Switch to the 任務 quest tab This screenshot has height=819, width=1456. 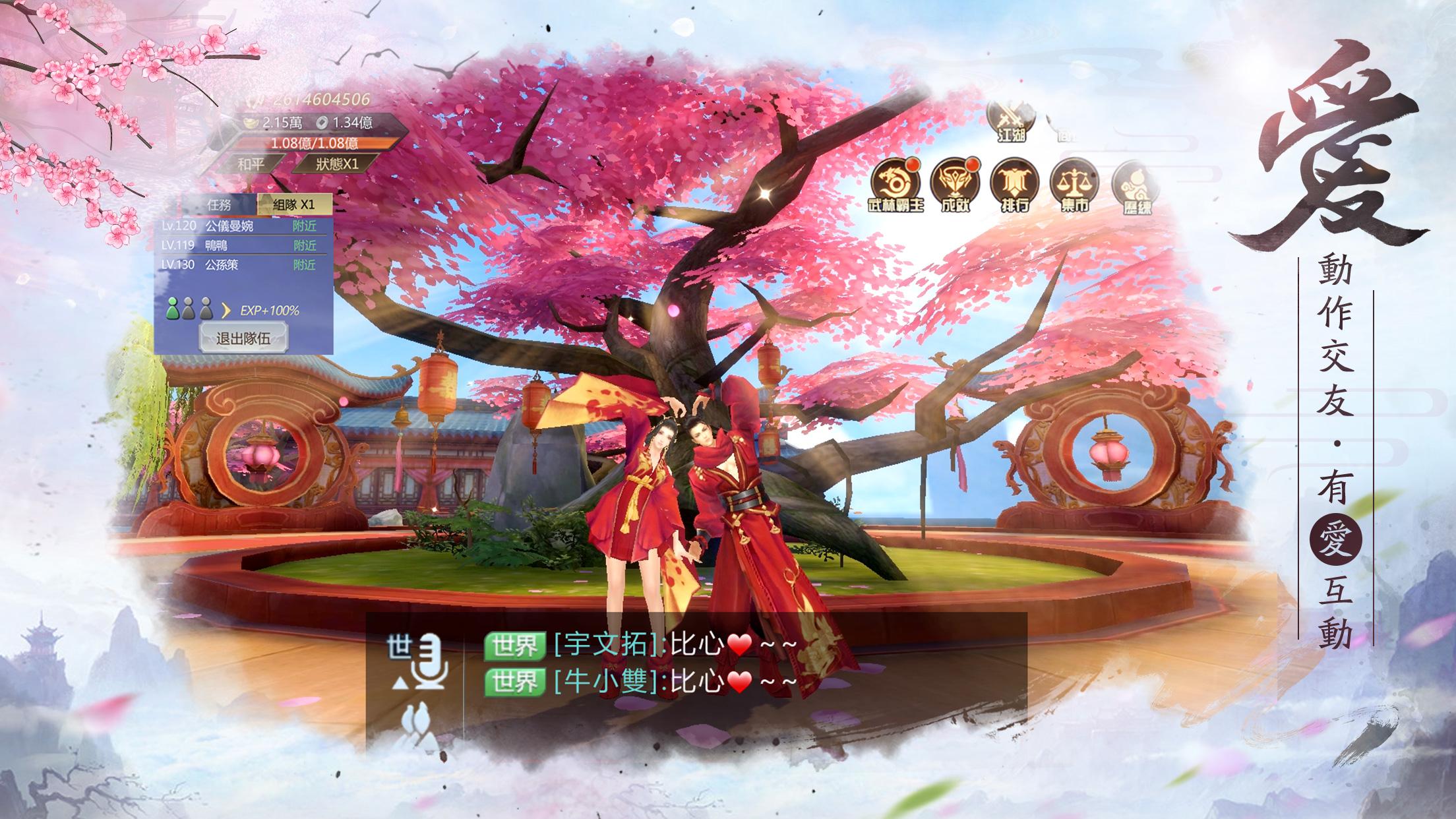(219, 204)
